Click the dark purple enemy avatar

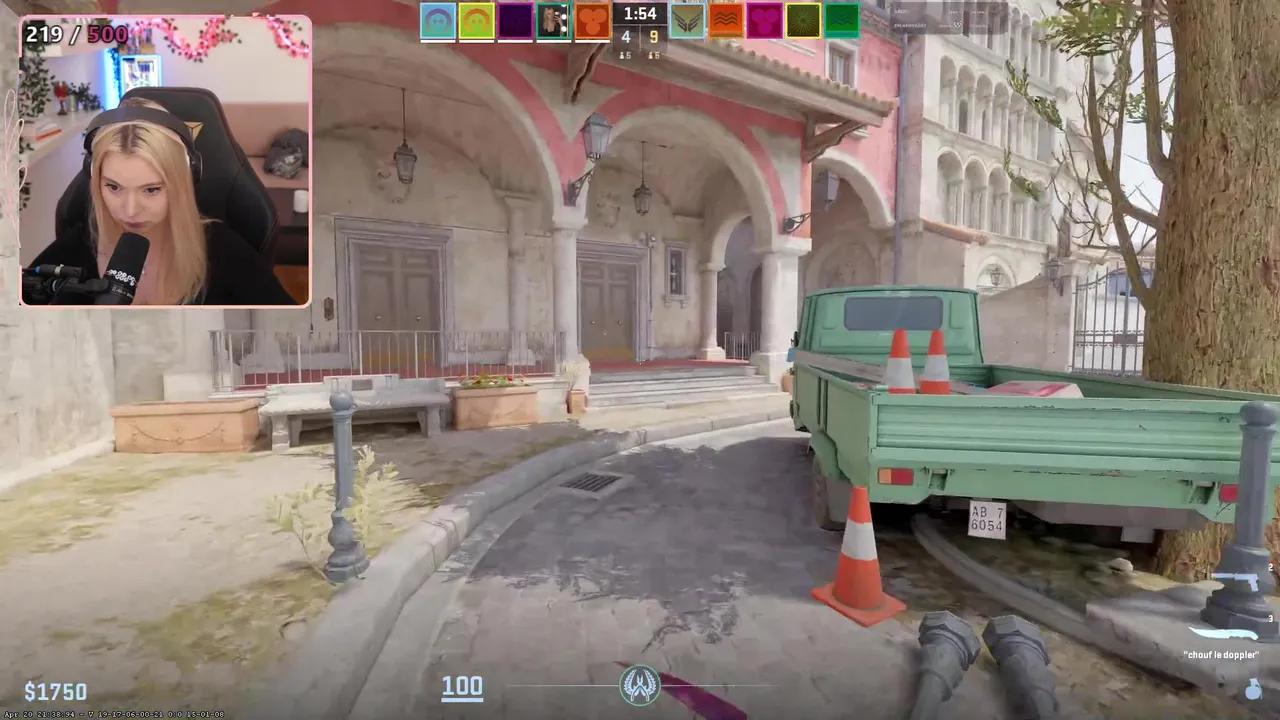tap(515, 21)
